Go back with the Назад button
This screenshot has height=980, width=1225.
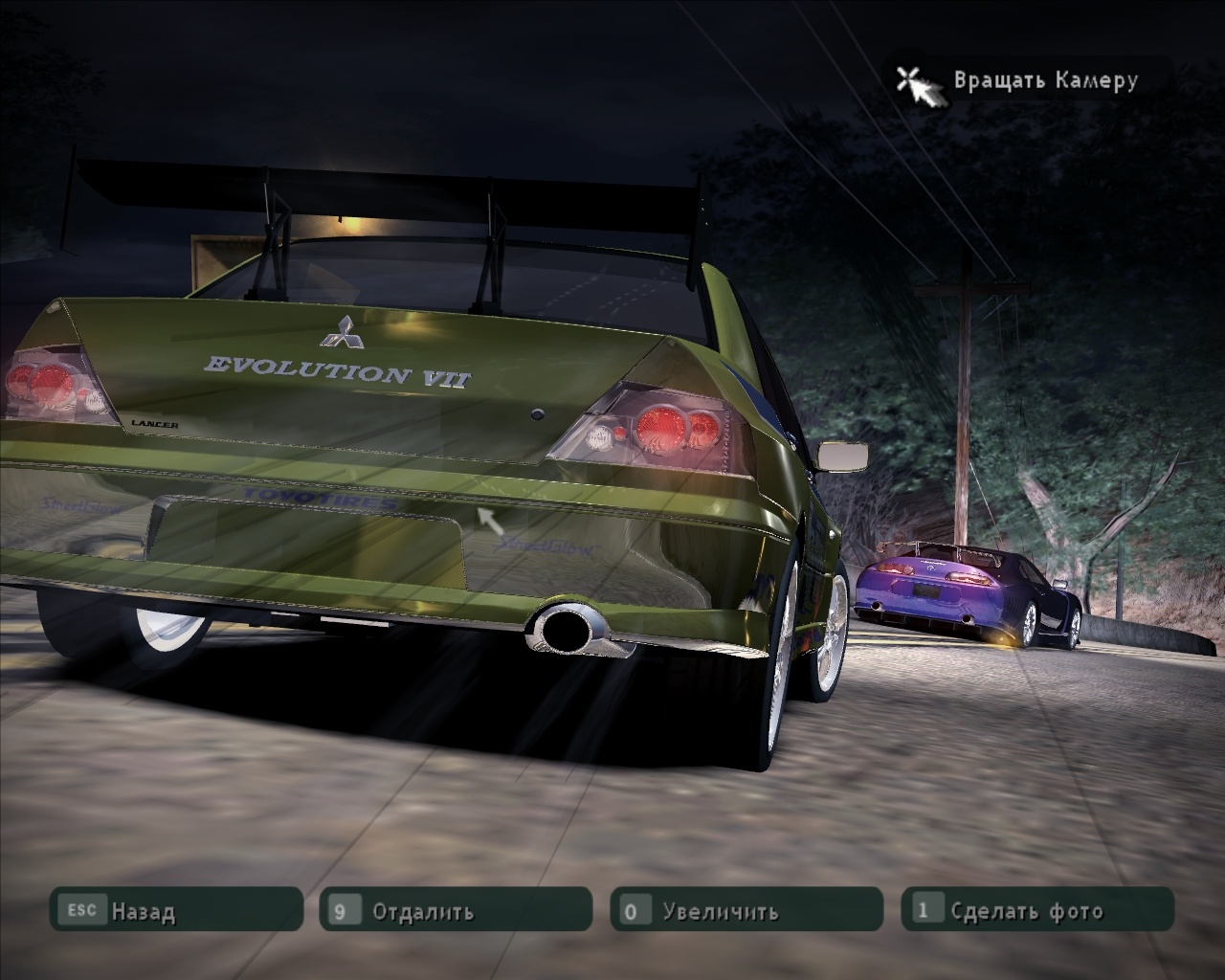pyautogui.click(x=176, y=910)
